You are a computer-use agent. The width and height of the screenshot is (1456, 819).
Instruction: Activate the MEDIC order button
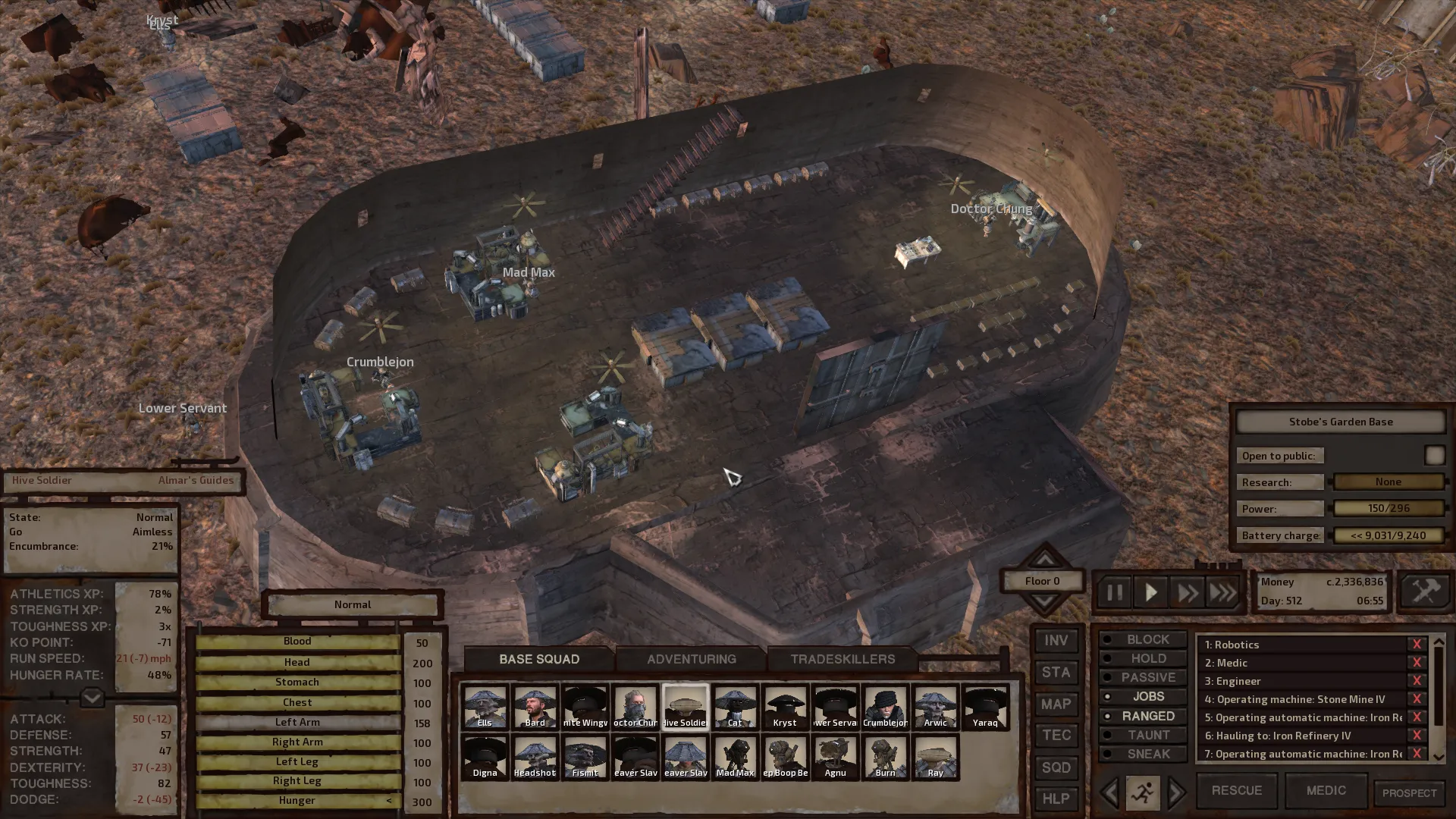(1326, 790)
